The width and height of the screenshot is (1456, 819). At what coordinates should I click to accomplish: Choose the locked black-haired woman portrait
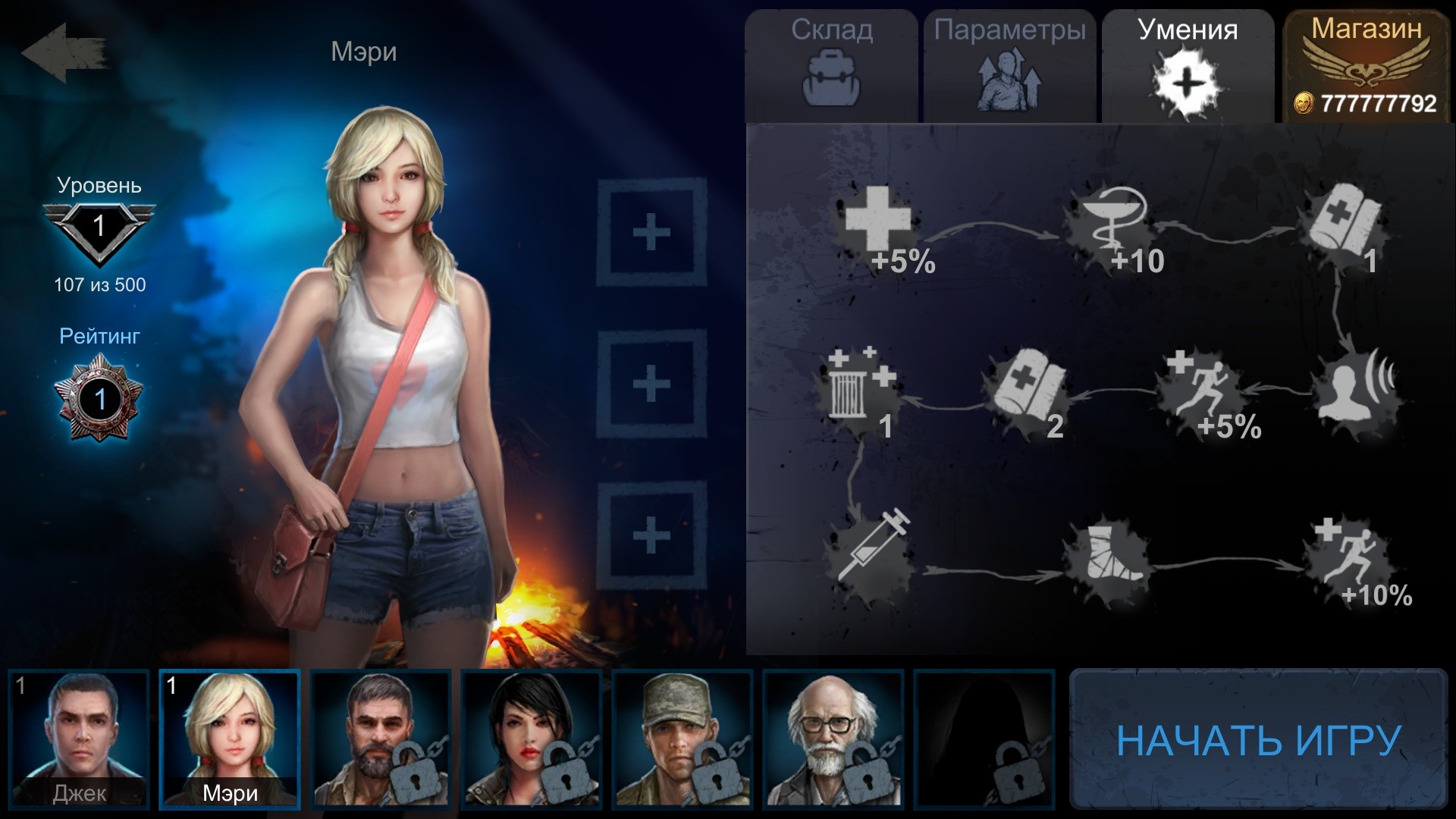pyautogui.click(x=532, y=739)
